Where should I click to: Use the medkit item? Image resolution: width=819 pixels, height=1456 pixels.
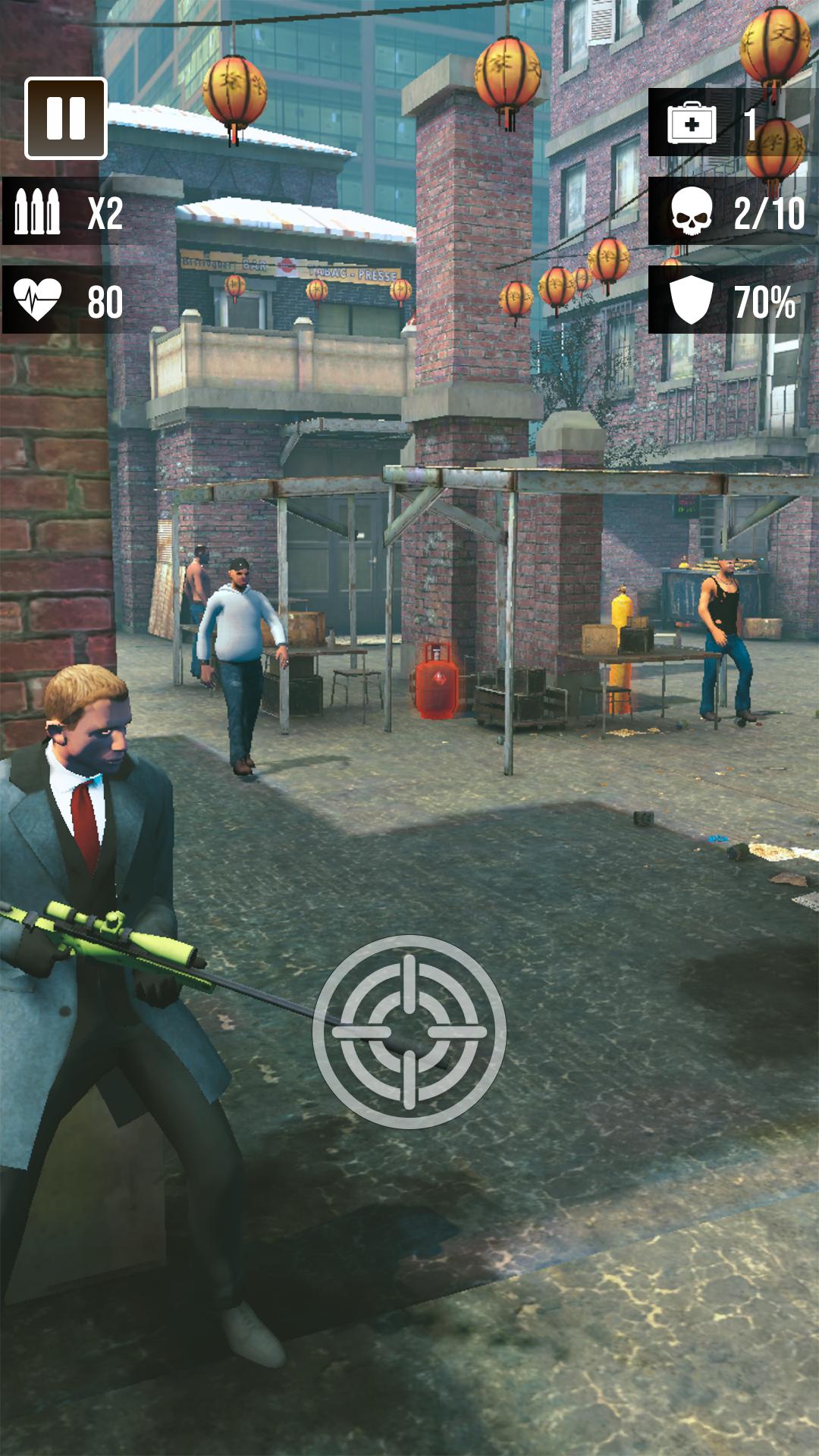pos(692,123)
